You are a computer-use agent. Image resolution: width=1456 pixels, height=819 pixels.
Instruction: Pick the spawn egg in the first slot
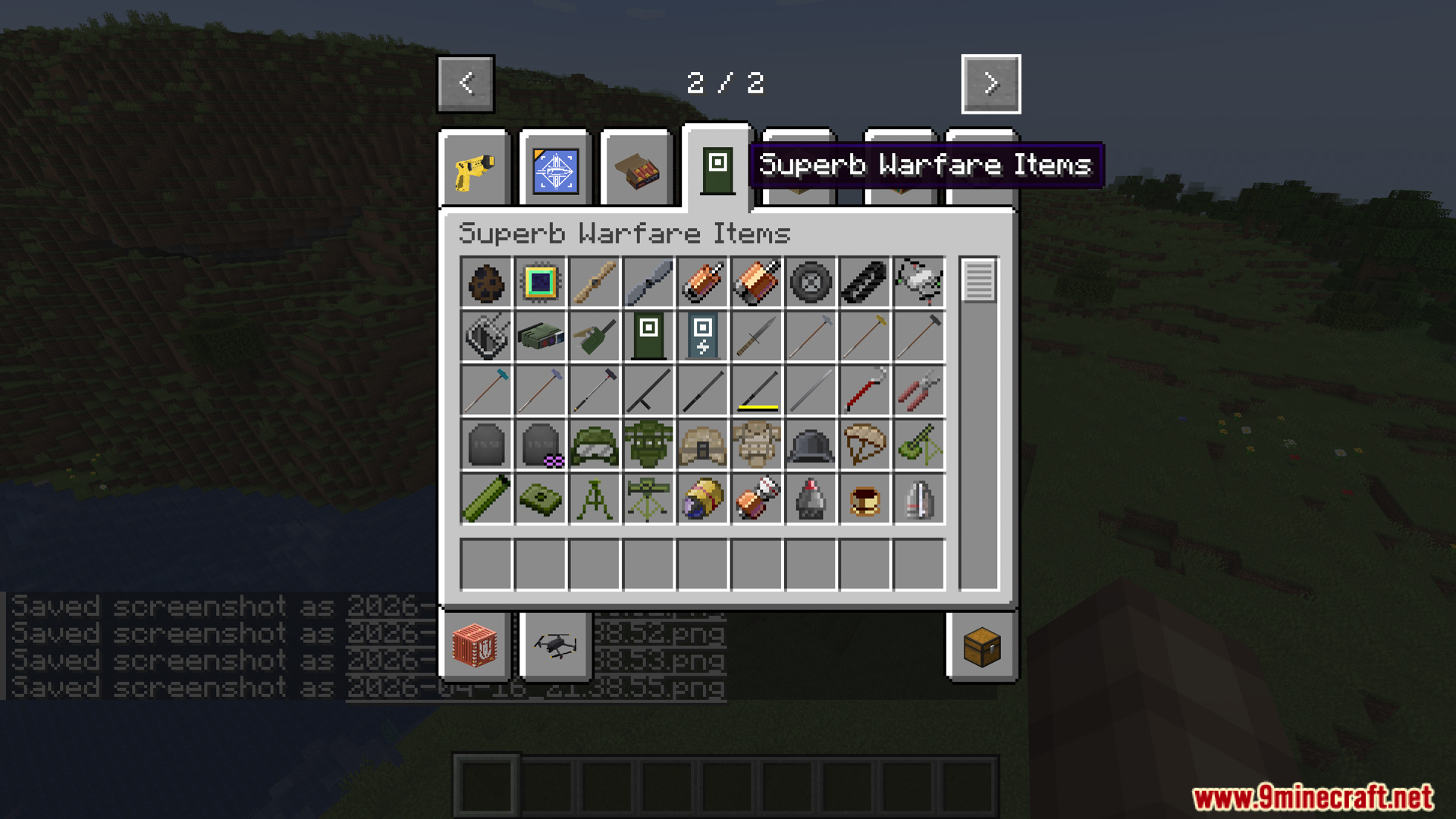click(486, 282)
